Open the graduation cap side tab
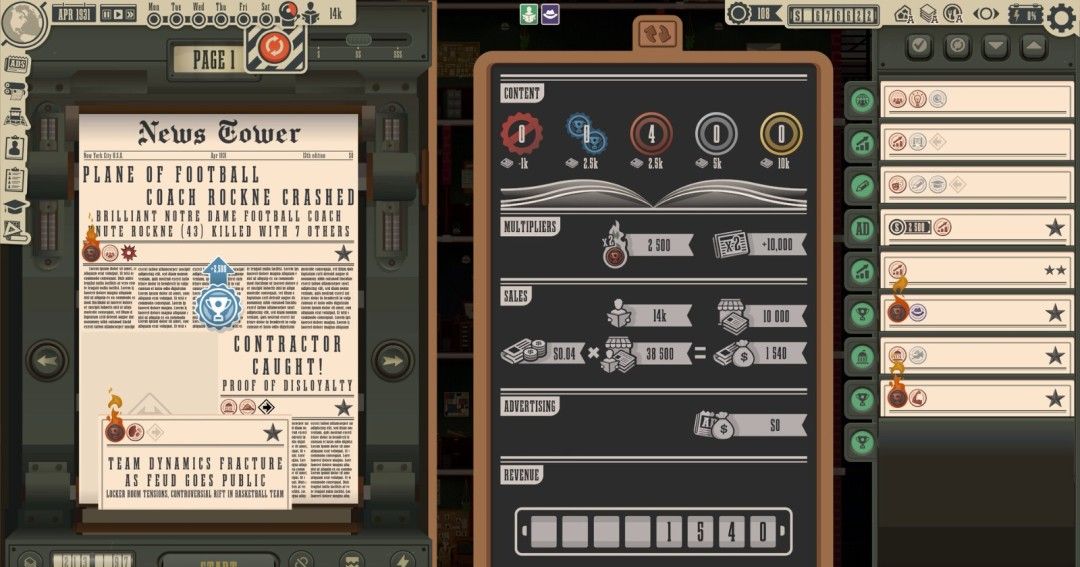The height and width of the screenshot is (567, 1080). (x=15, y=207)
